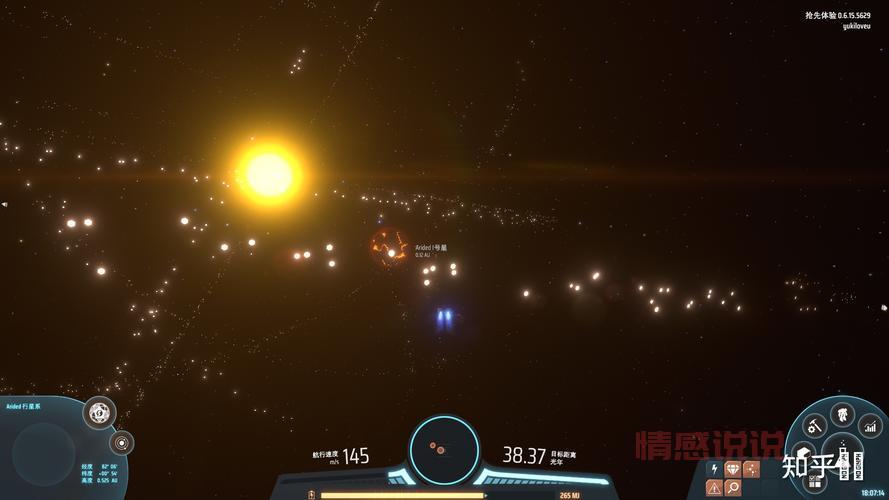
Task: Select the Arided I planet label
Action: [x=431, y=247]
